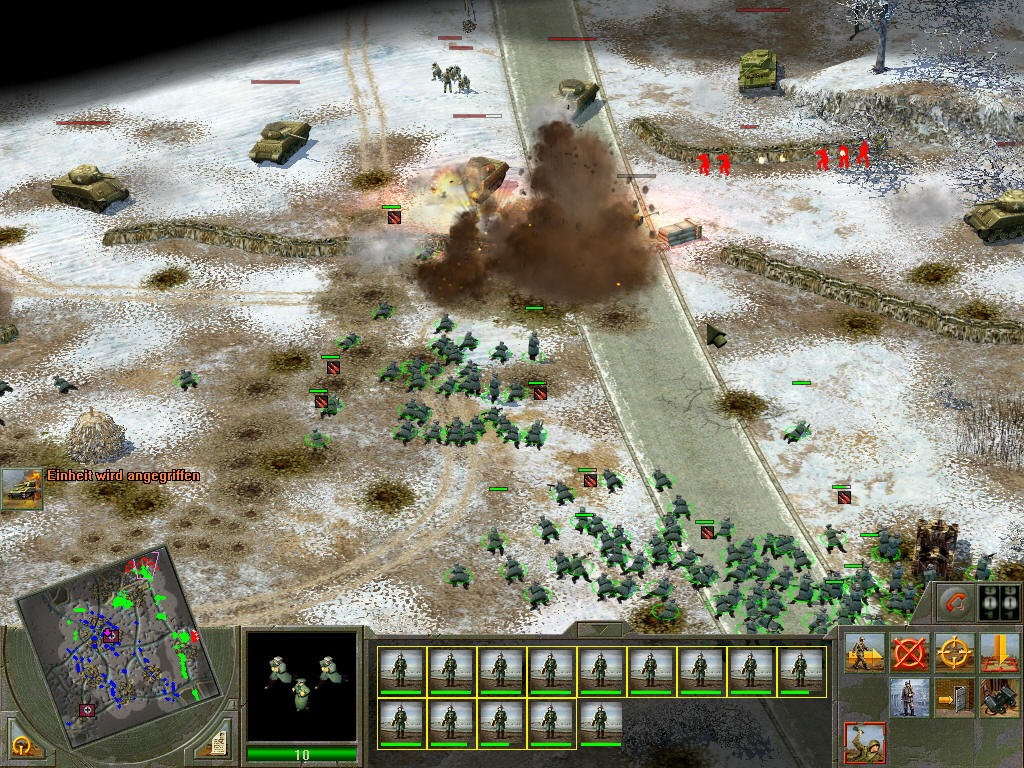Use the binoculars command
The image size is (1024, 768).
point(998,697)
